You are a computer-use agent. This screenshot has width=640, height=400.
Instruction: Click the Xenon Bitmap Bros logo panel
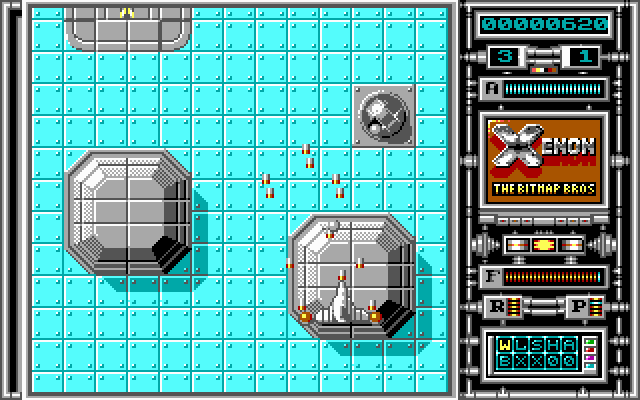543,162
